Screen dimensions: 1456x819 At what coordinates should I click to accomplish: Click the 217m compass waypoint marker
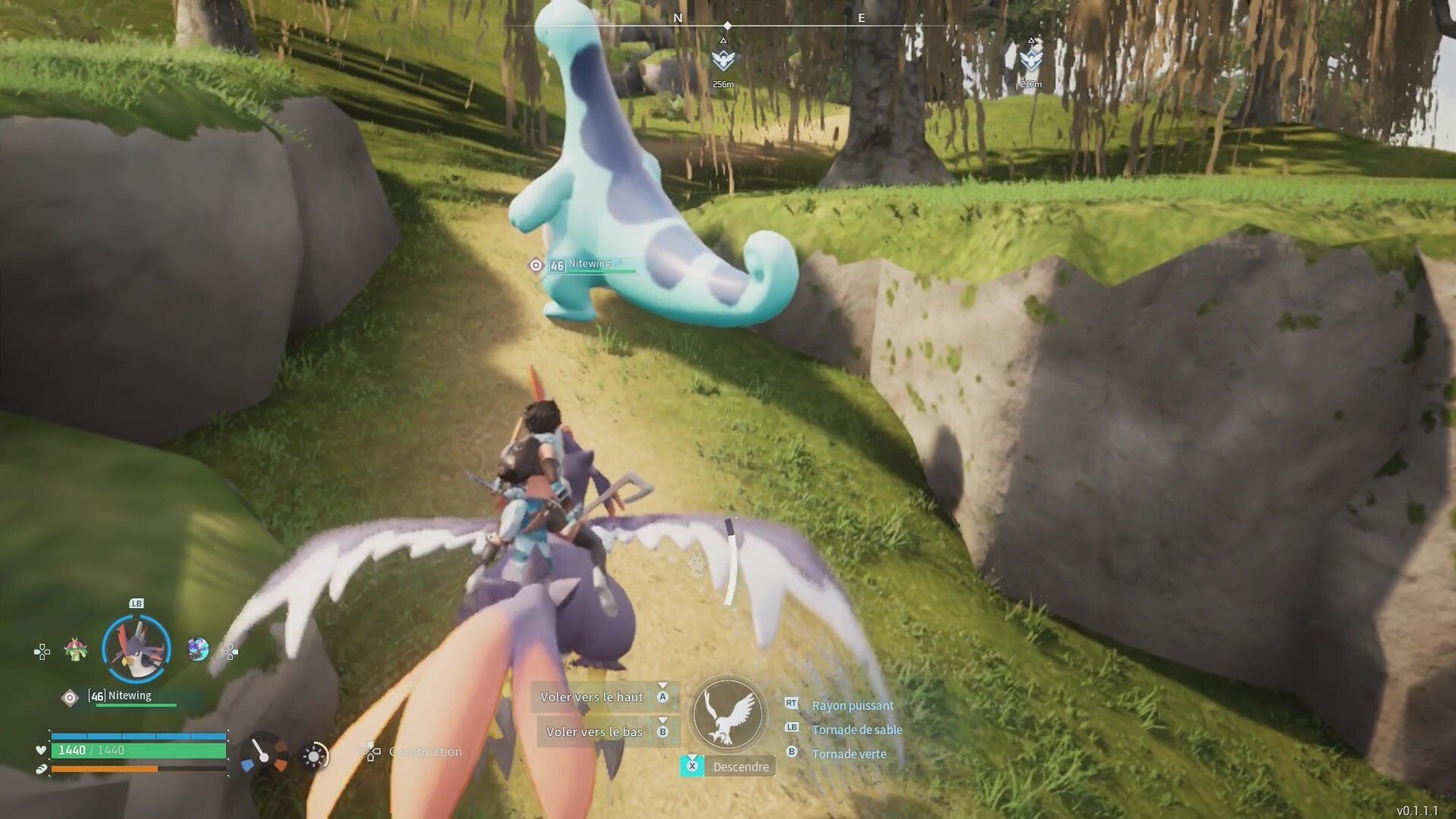pos(1031,60)
